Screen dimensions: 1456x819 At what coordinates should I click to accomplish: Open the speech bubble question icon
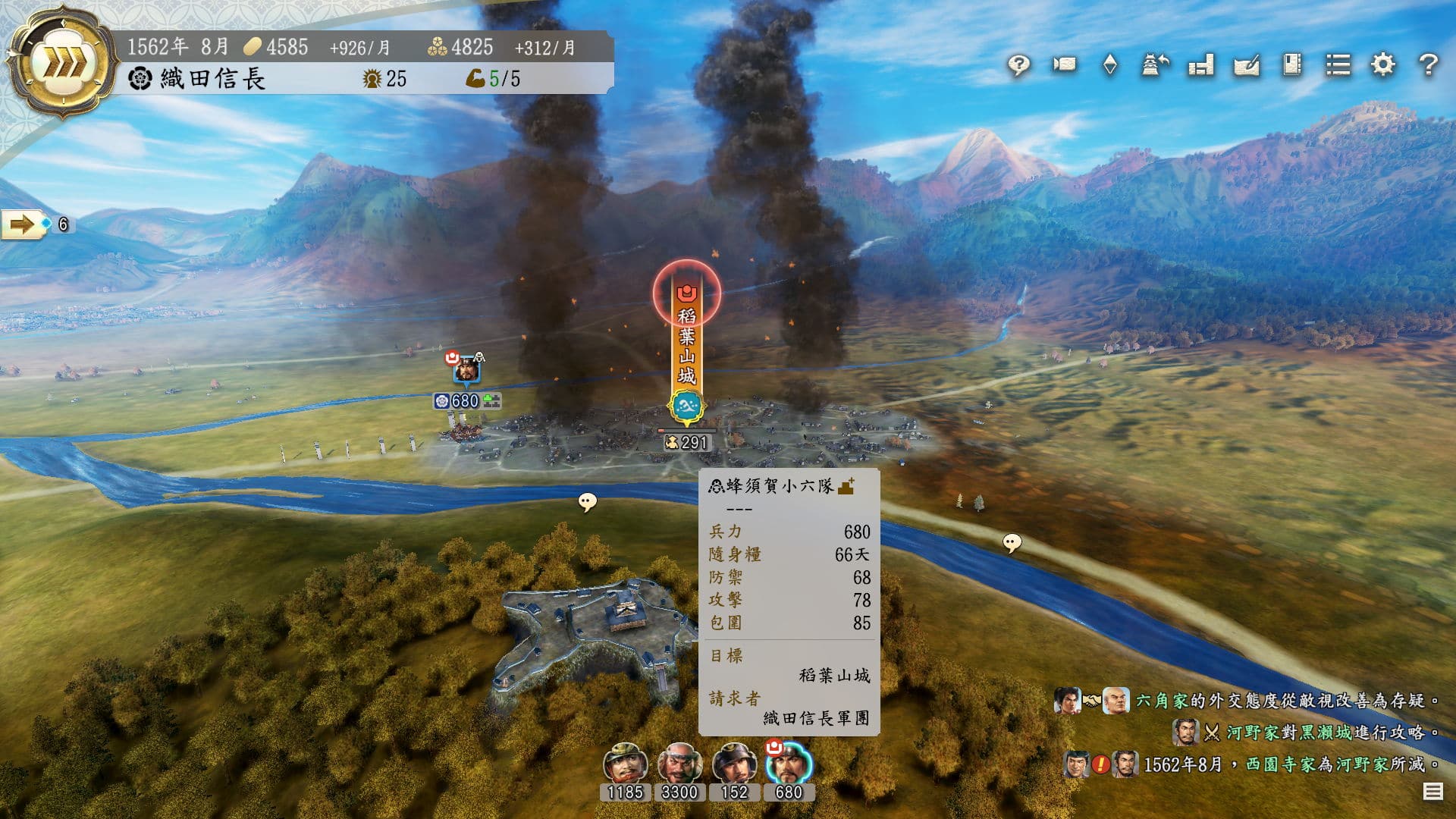pos(1018,65)
